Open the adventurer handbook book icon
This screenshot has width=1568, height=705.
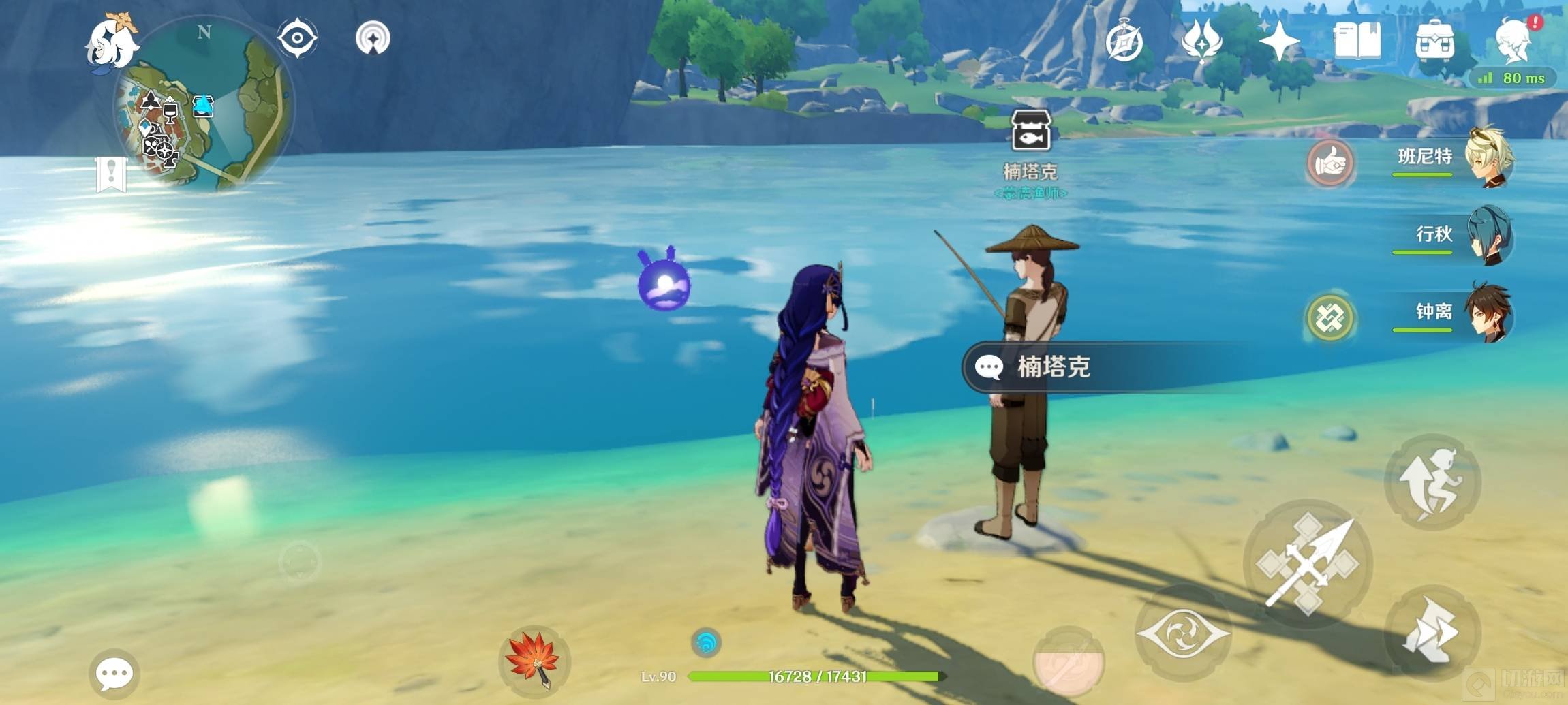(x=1357, y=41)
